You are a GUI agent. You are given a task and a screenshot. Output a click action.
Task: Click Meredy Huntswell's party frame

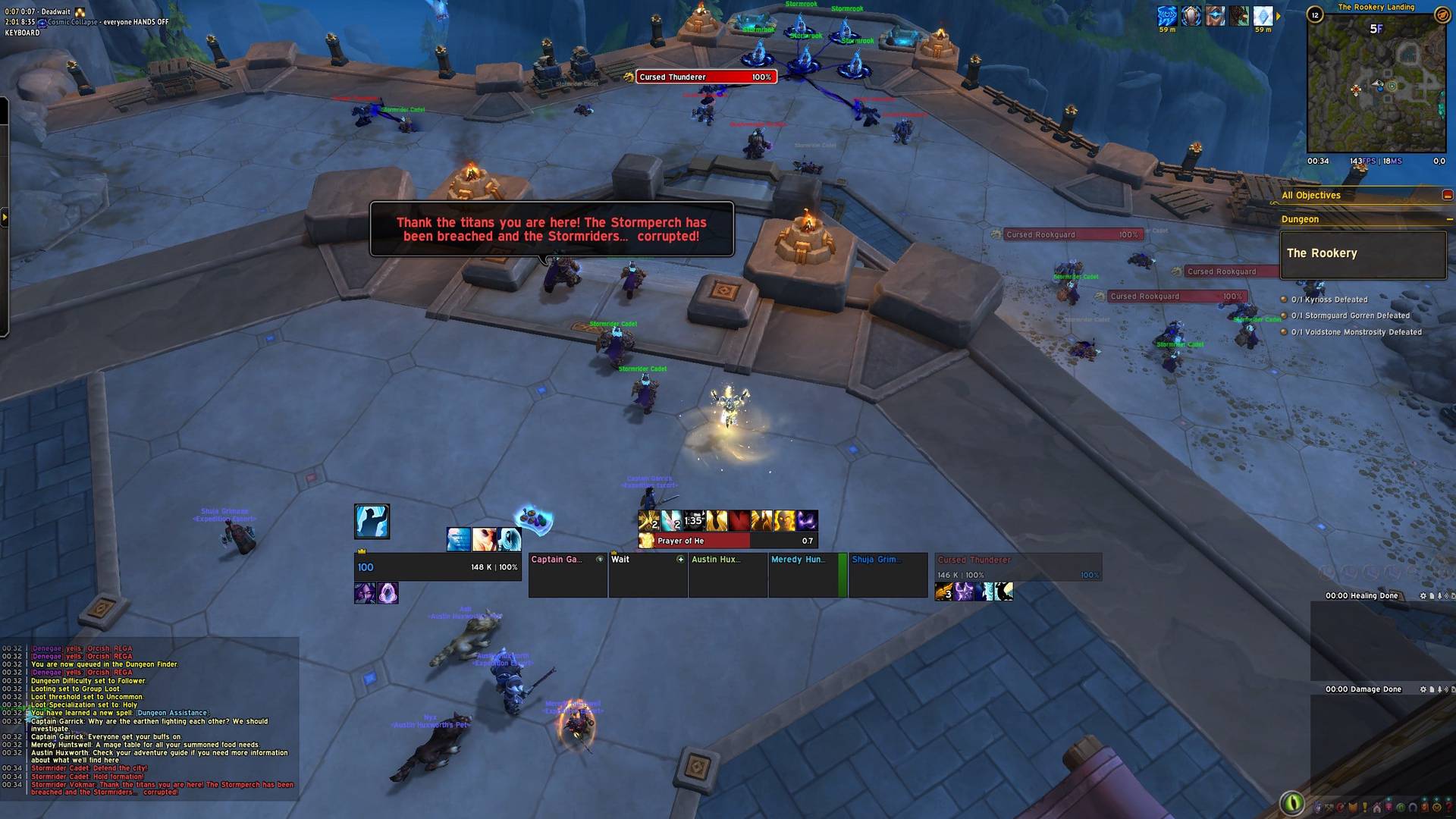click(x=807, y=575)
